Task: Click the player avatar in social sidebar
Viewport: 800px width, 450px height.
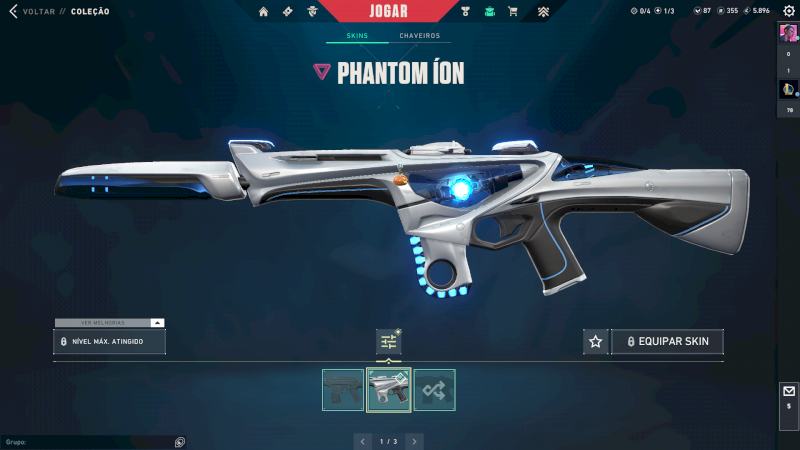Action: tap(787, 32)
